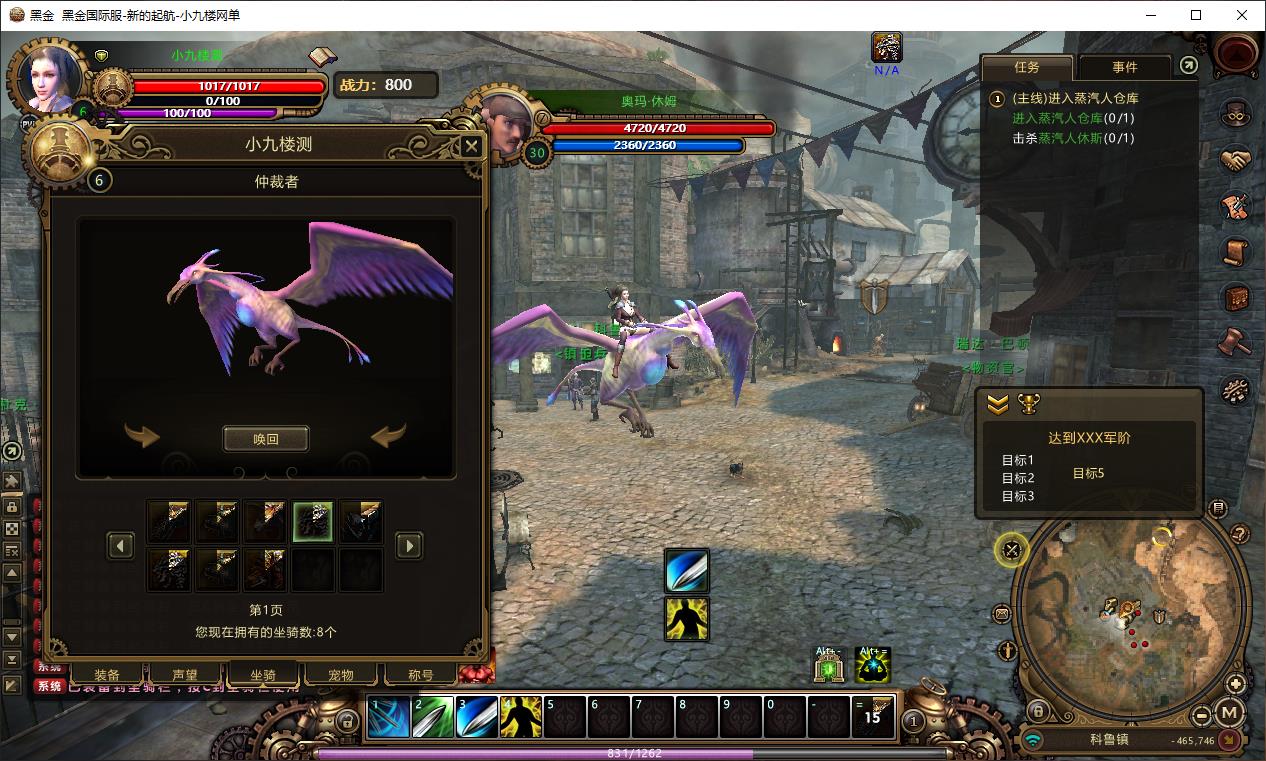Select the green-highlighted mount slot
Screen dimensions: 1266x761
[x=313, y=522]
